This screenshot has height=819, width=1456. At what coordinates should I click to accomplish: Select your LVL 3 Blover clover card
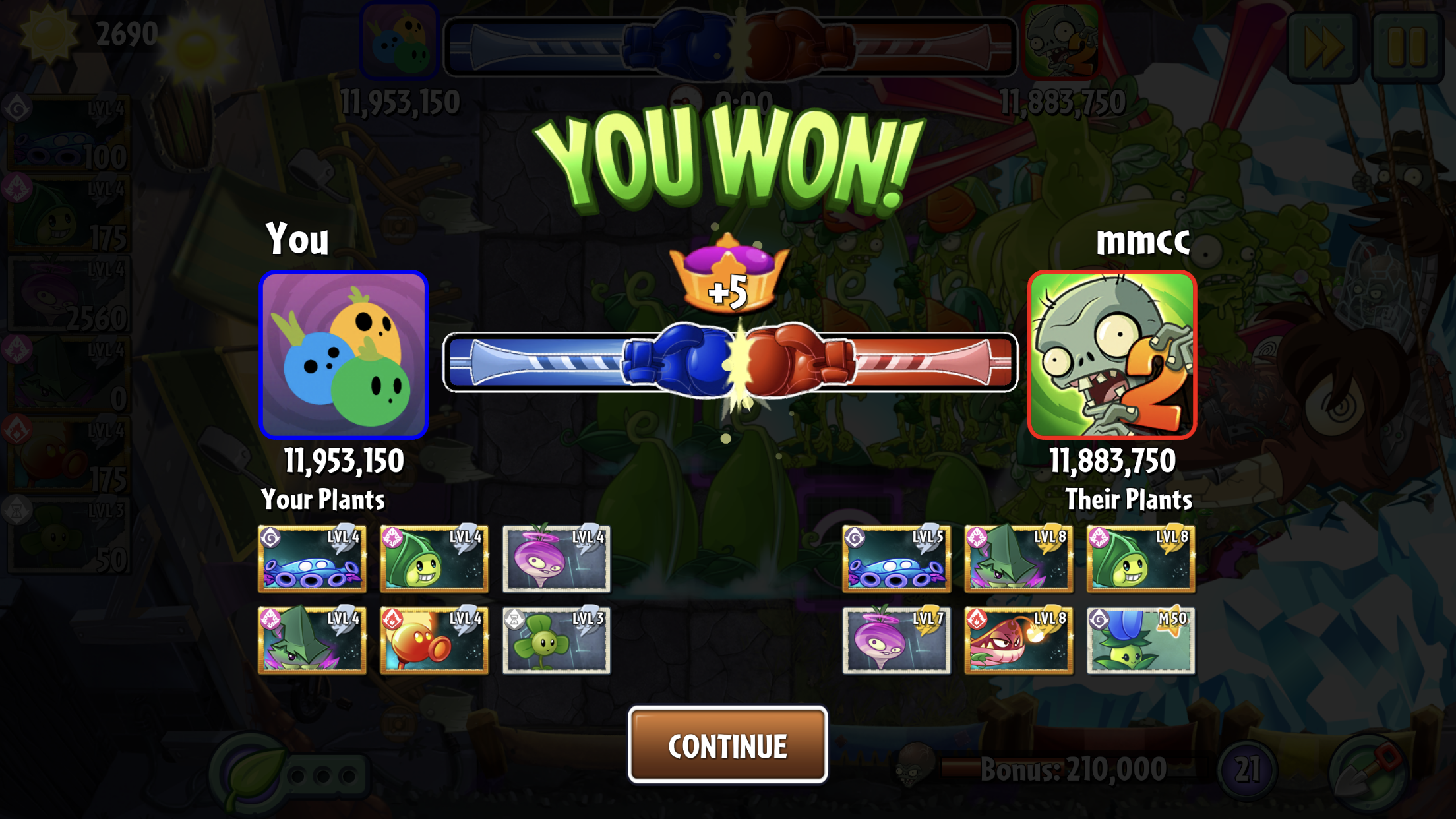(x=556, y=640)
